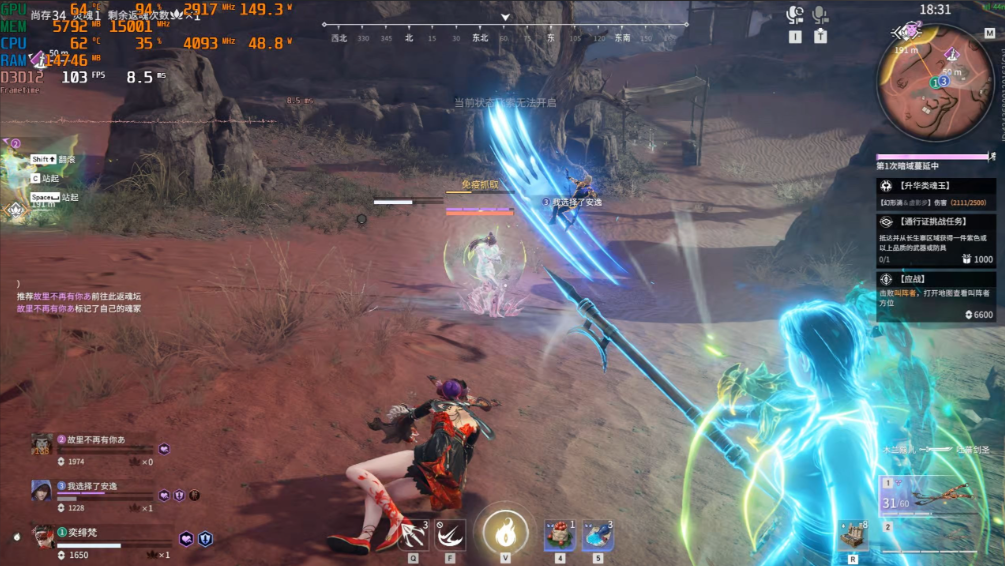Use the blue armor powder in slot 5
Image resolution: width=1005 pixels, height=566 pixels.
tap(598, 535)
